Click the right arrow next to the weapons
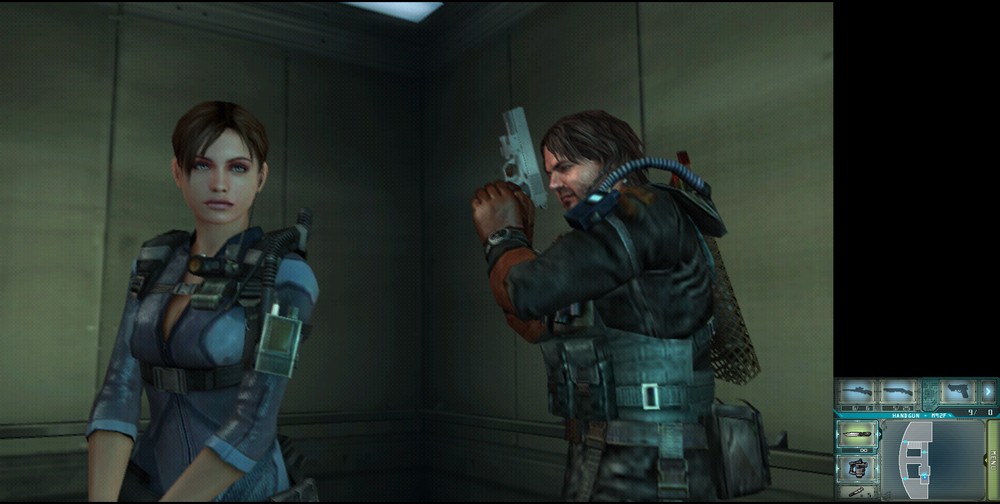Image resolution: width=1000 pixels, height=504 pixels. click(x=988, y=391)
